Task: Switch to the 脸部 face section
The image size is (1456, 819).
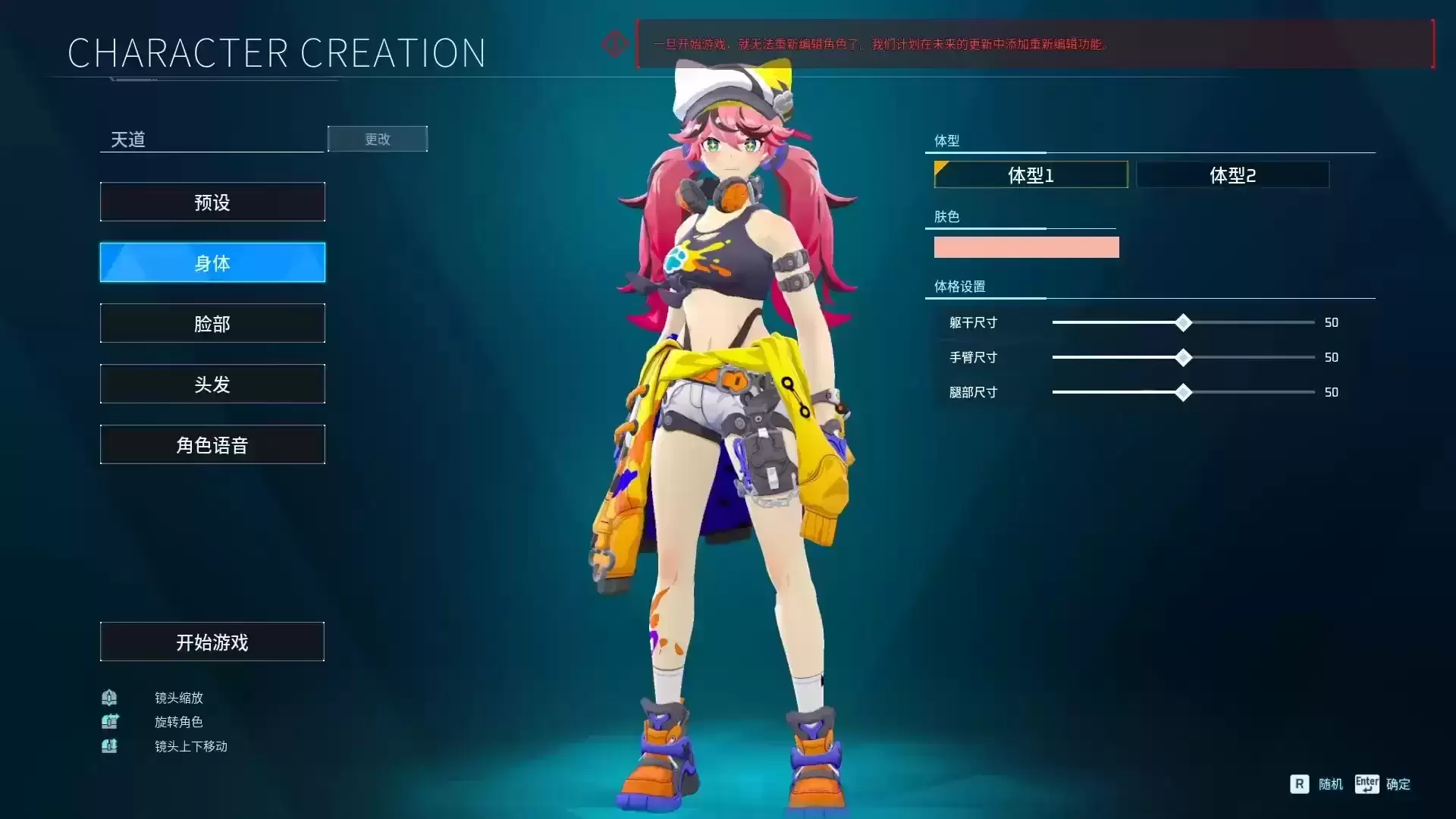Action: coord(212,323)
